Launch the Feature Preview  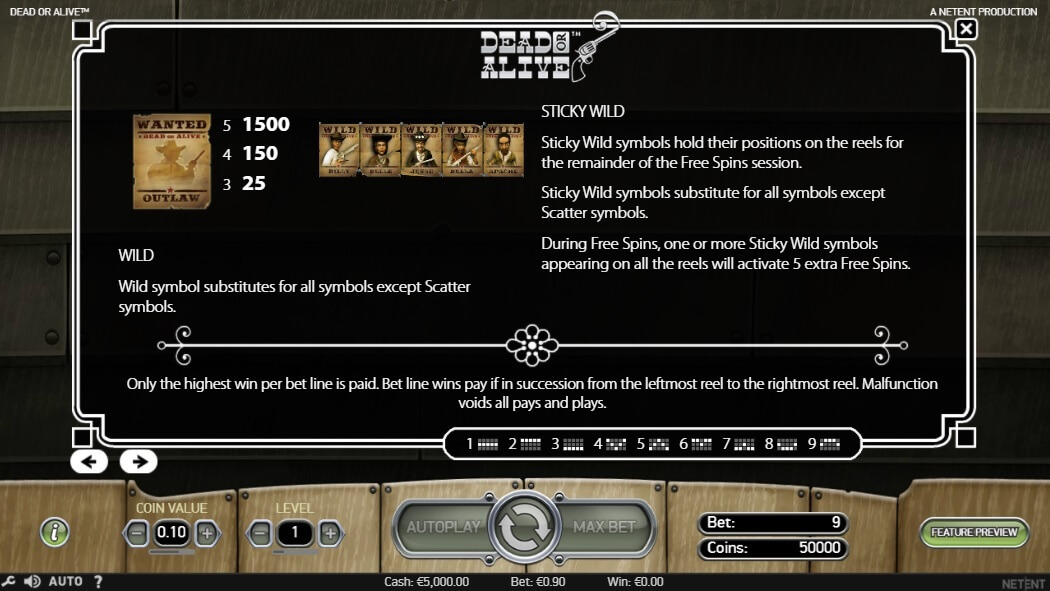pos(973,532)
